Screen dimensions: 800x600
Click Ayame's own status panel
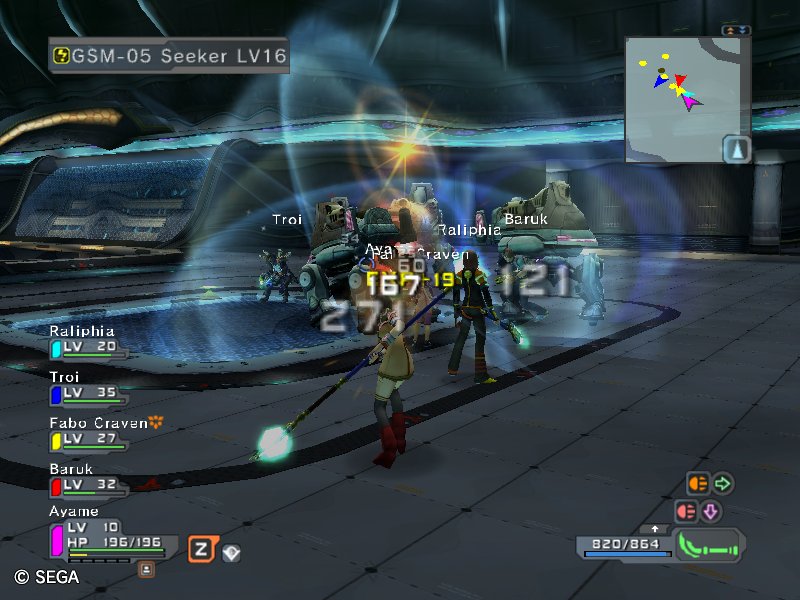[110, 538]
